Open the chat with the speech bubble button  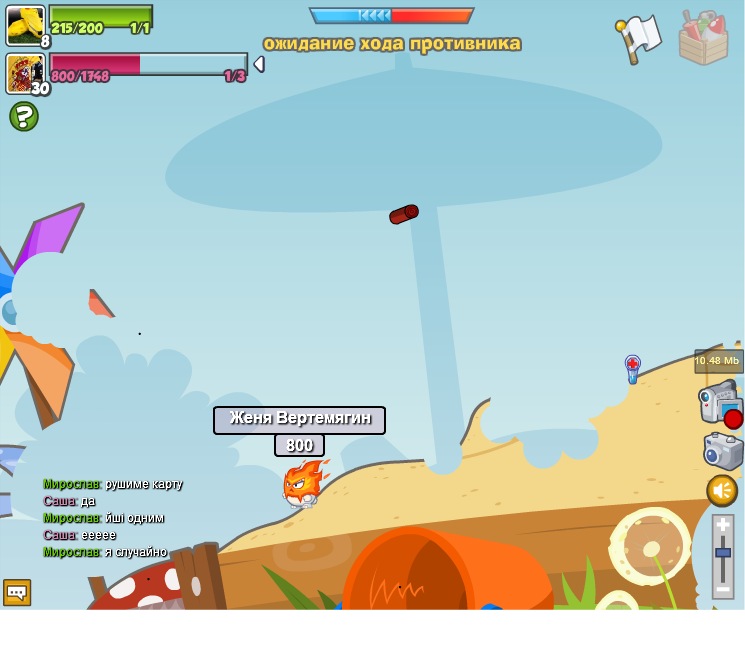[17, 592]
